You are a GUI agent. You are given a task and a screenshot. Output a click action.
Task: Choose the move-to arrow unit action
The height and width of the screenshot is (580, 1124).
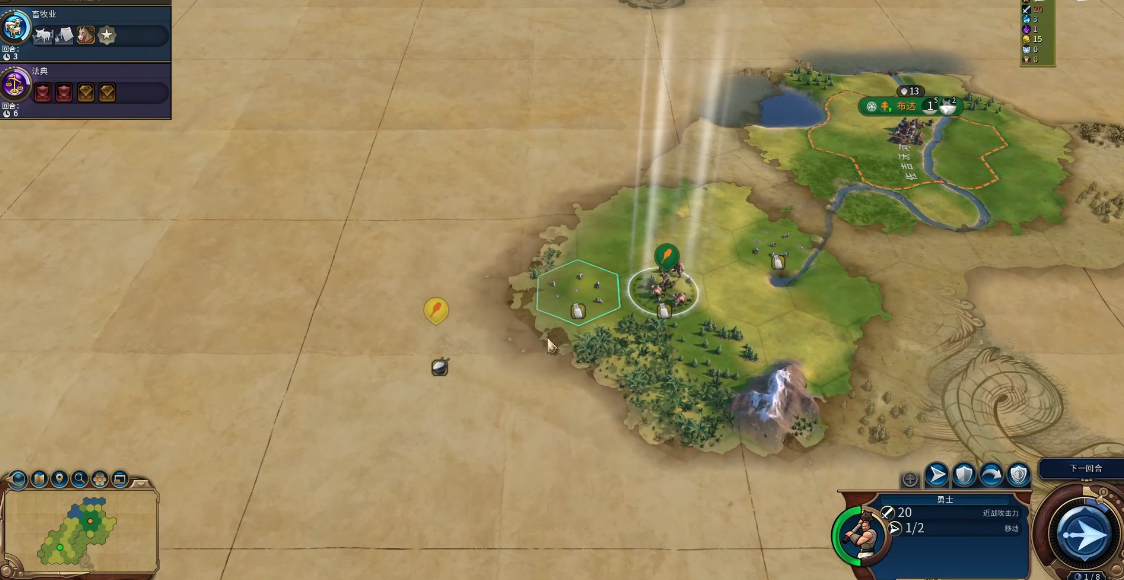(937, 474)
